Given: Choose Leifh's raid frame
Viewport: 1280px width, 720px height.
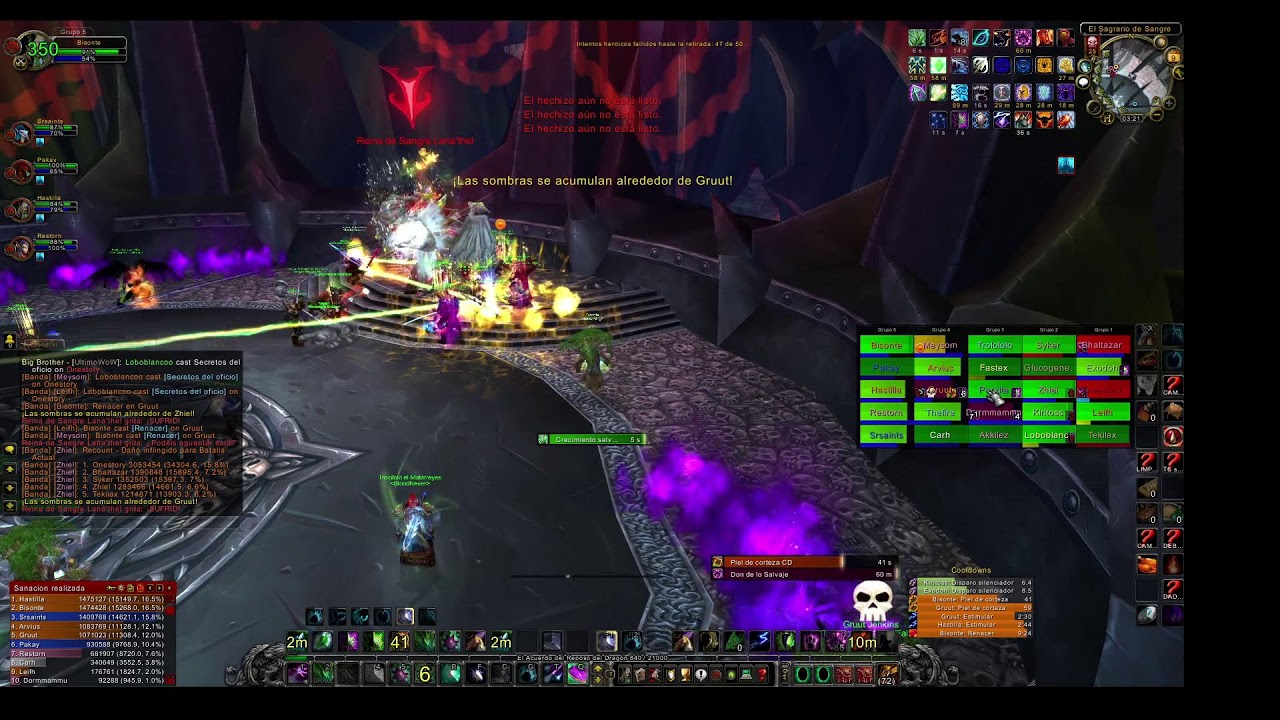Looking at the screenshot, I should [x=1102, y=412].
